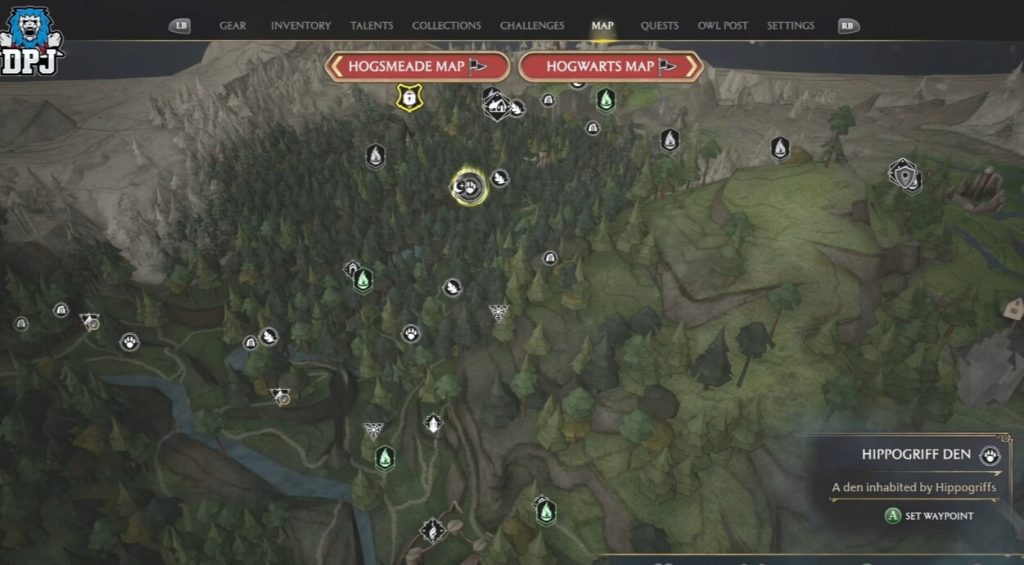Choose the Hogwarts Map button
This screenshot has height=565, width=1024.
pos(610,67)
